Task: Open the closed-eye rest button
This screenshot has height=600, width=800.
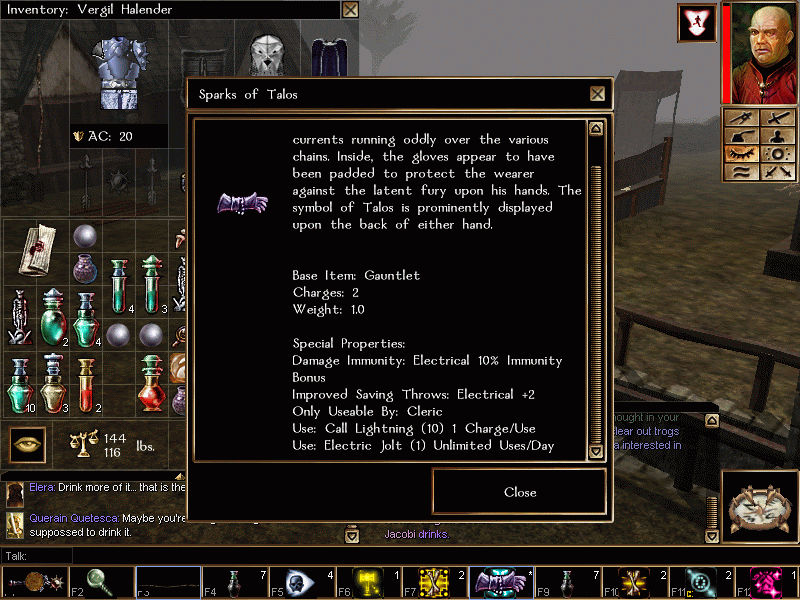Action: tap(742, 153)
